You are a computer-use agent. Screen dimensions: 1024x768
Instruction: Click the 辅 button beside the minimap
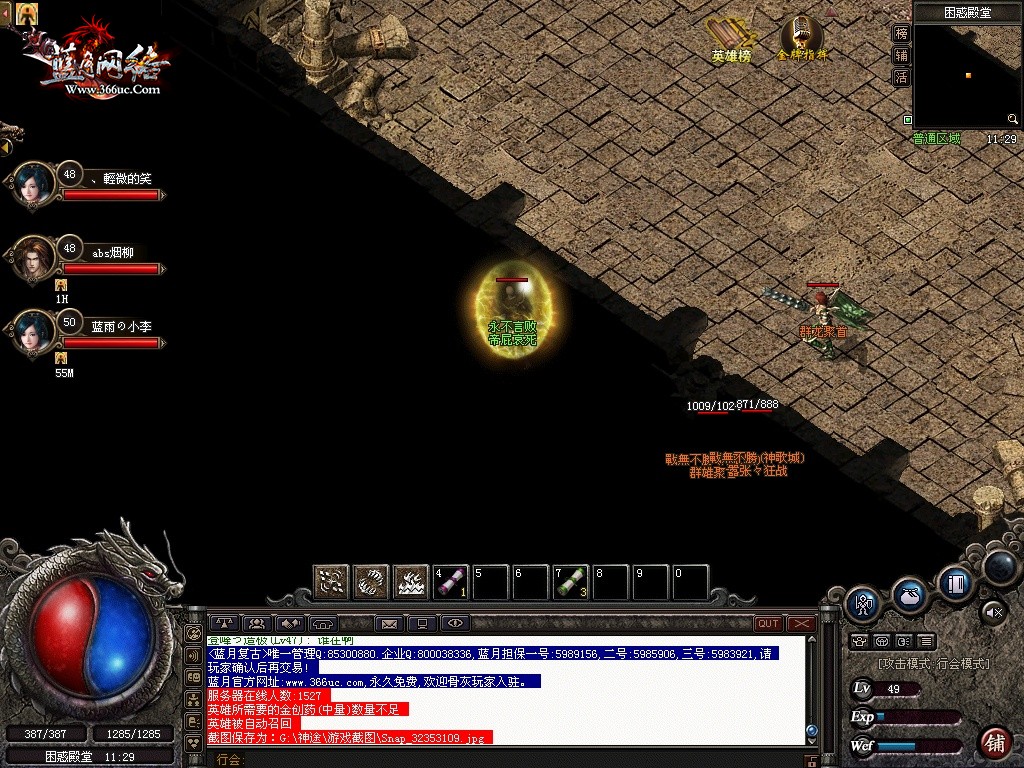click(x=901, y=56)
